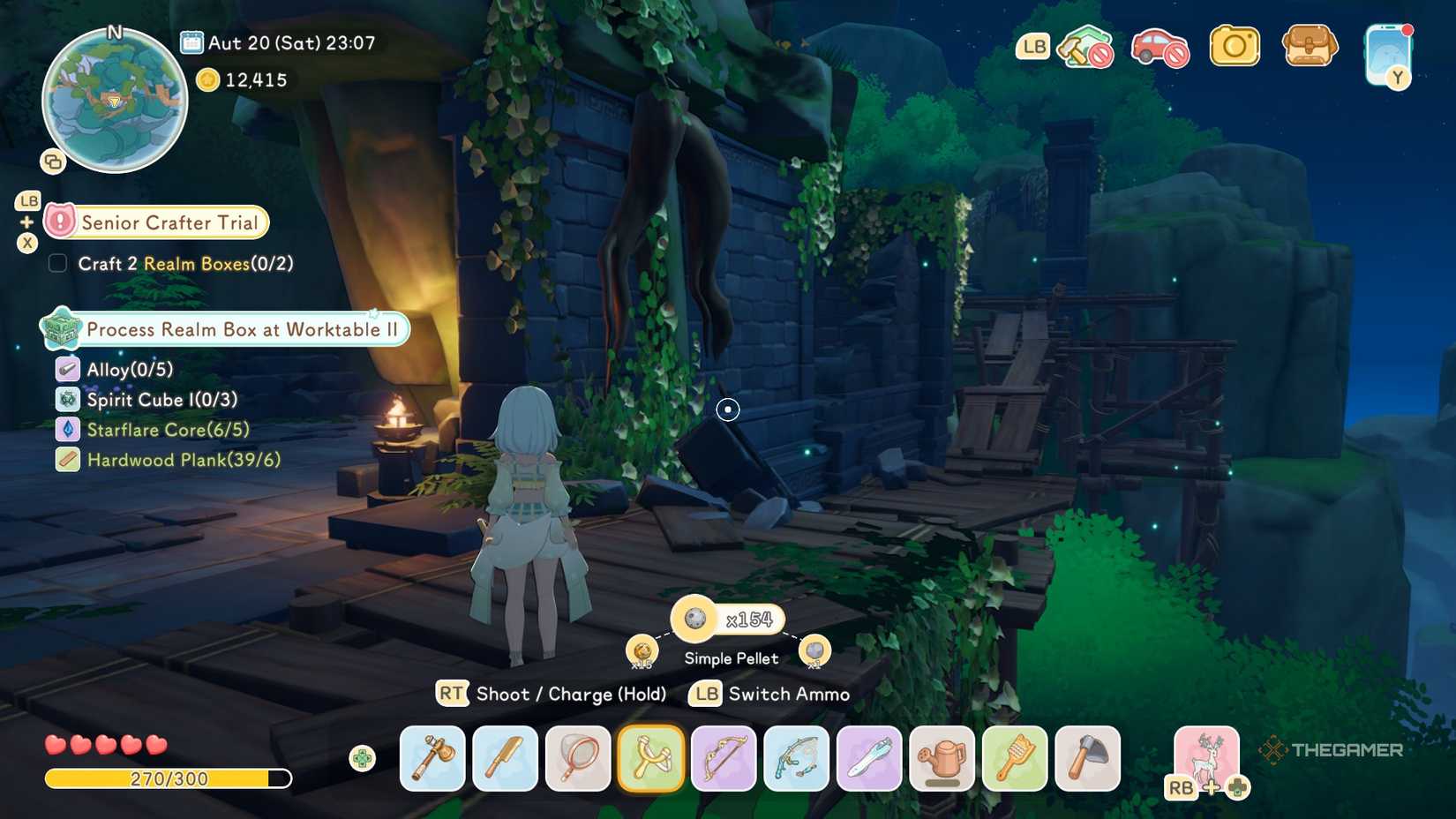Viewport: 1456px width, 819px height.
Task: Switch ammo type with the LB toggle
Action: point(703,695)
